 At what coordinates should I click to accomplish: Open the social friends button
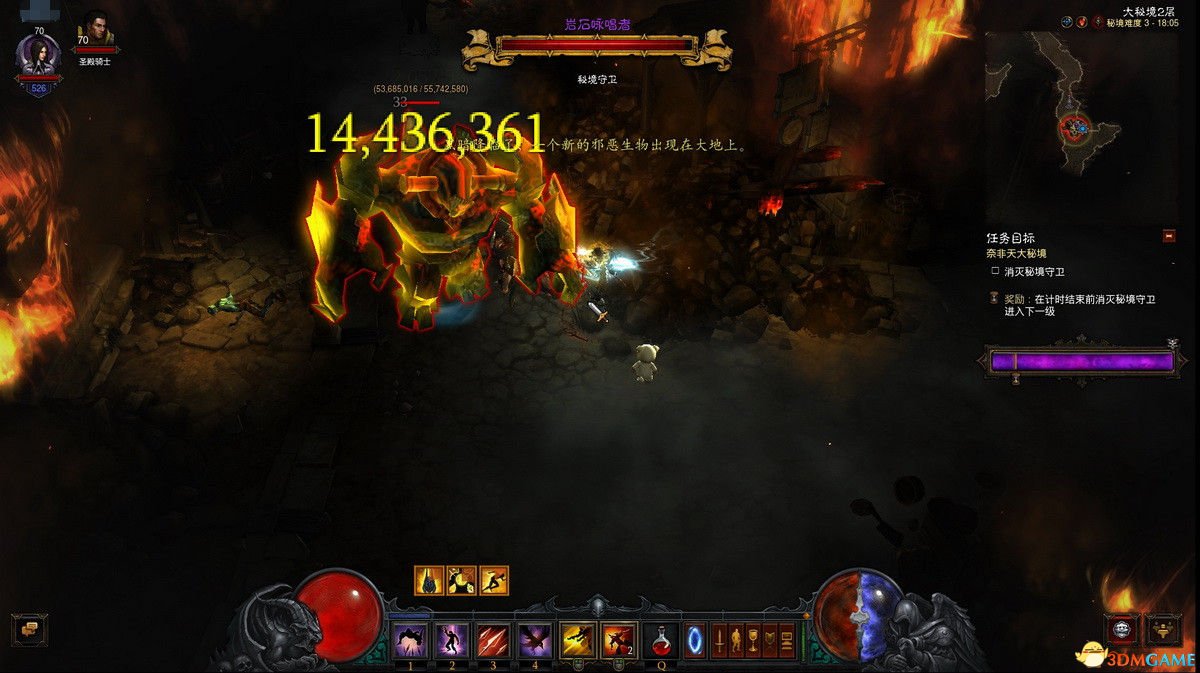click(x=1163, y=630)
